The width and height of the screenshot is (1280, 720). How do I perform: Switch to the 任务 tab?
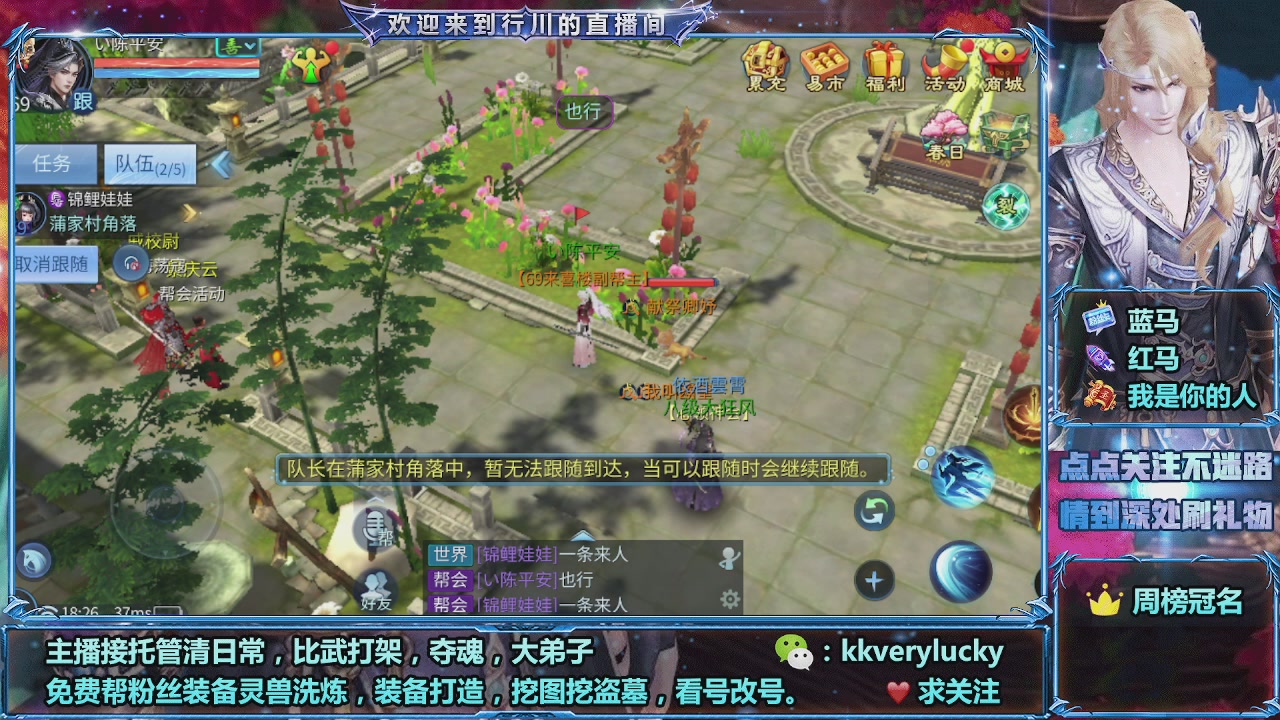click(x=54, y=163)
